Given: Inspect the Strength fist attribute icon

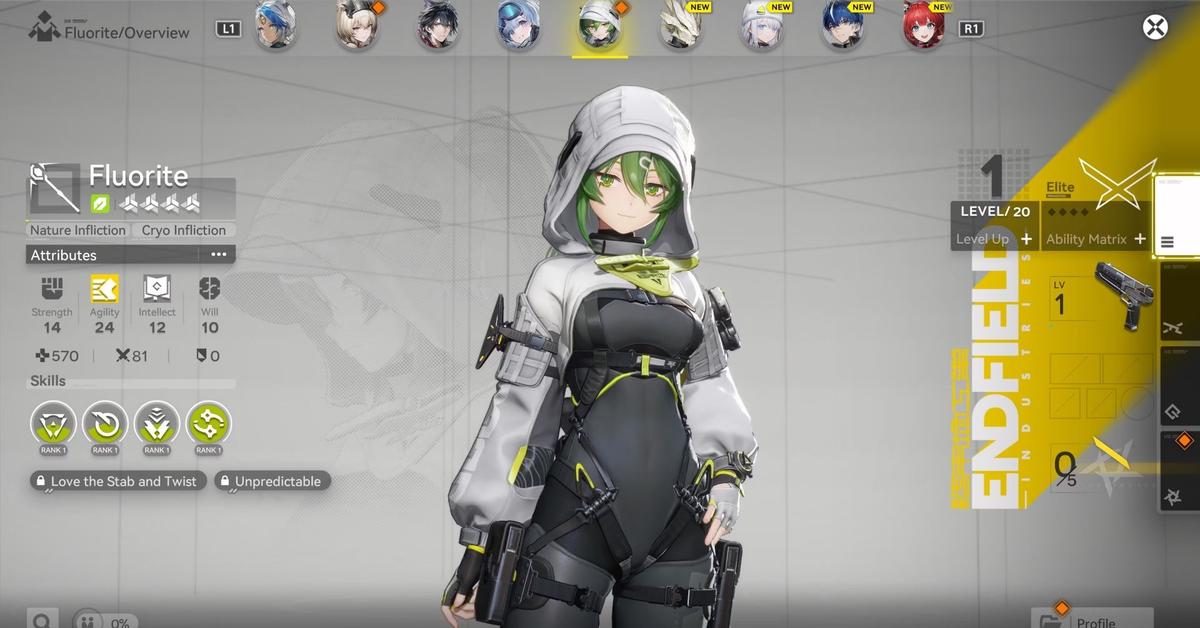Looking at the screenshot, I should pyautogui.click(x=52, y=289).
